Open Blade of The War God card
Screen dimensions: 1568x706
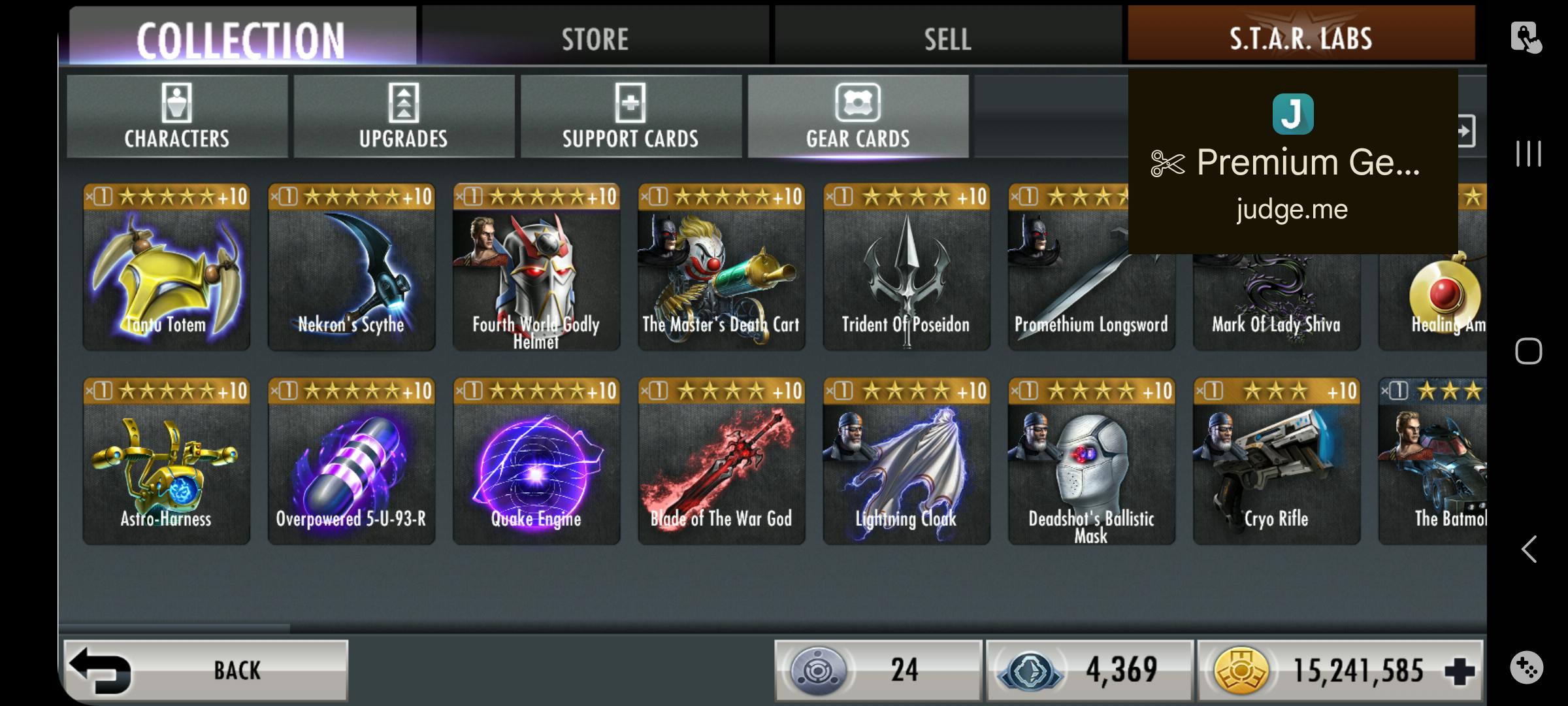point(721,462)
